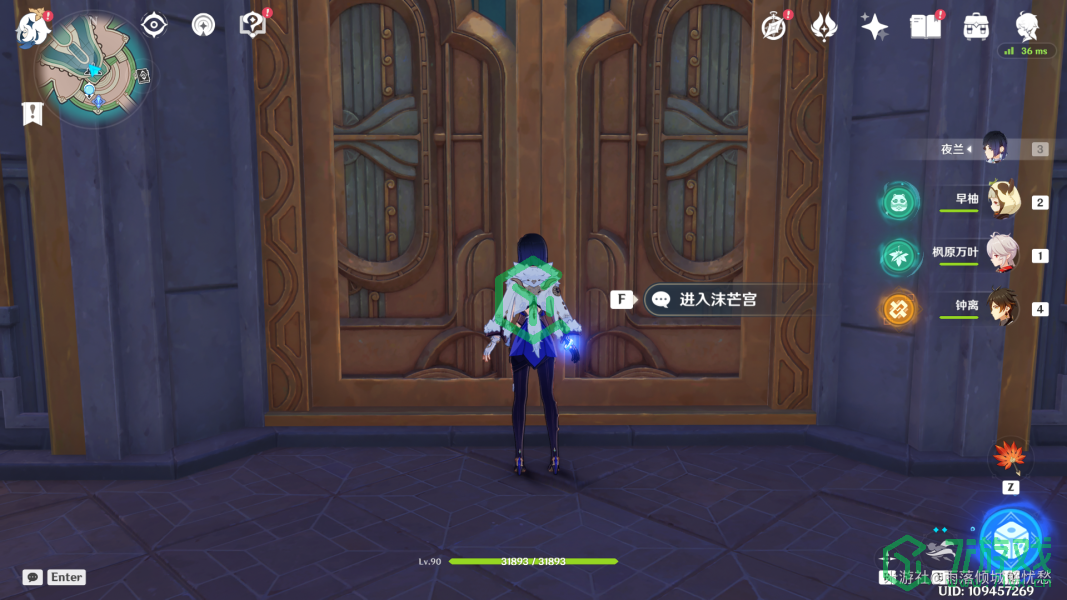Choose the 进入沫芒宫 dialogue option
Image resolution: width=1067 pixels, height=600 pixels.
click(717, 299)
